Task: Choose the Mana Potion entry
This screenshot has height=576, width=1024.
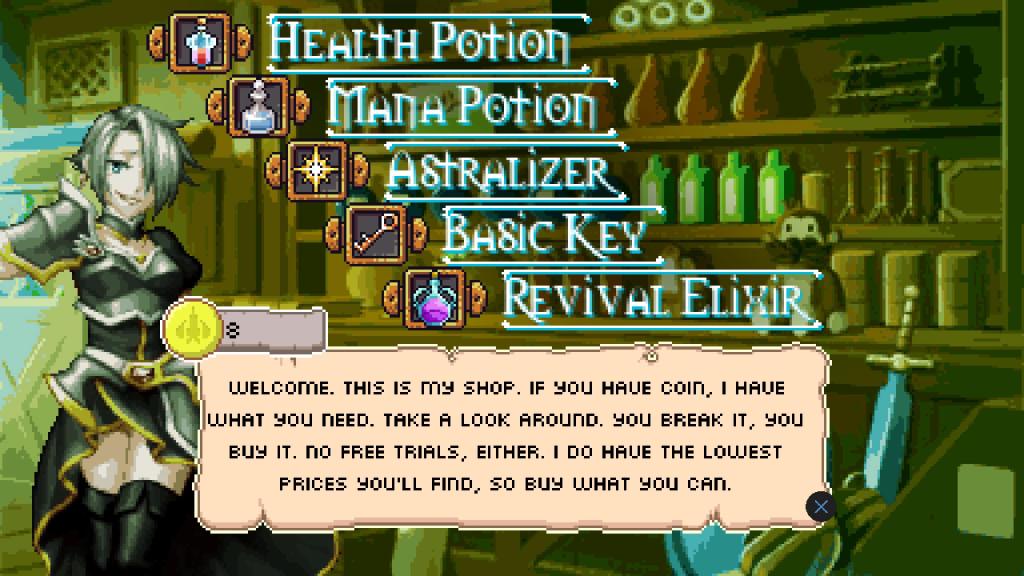Action: 462,104
